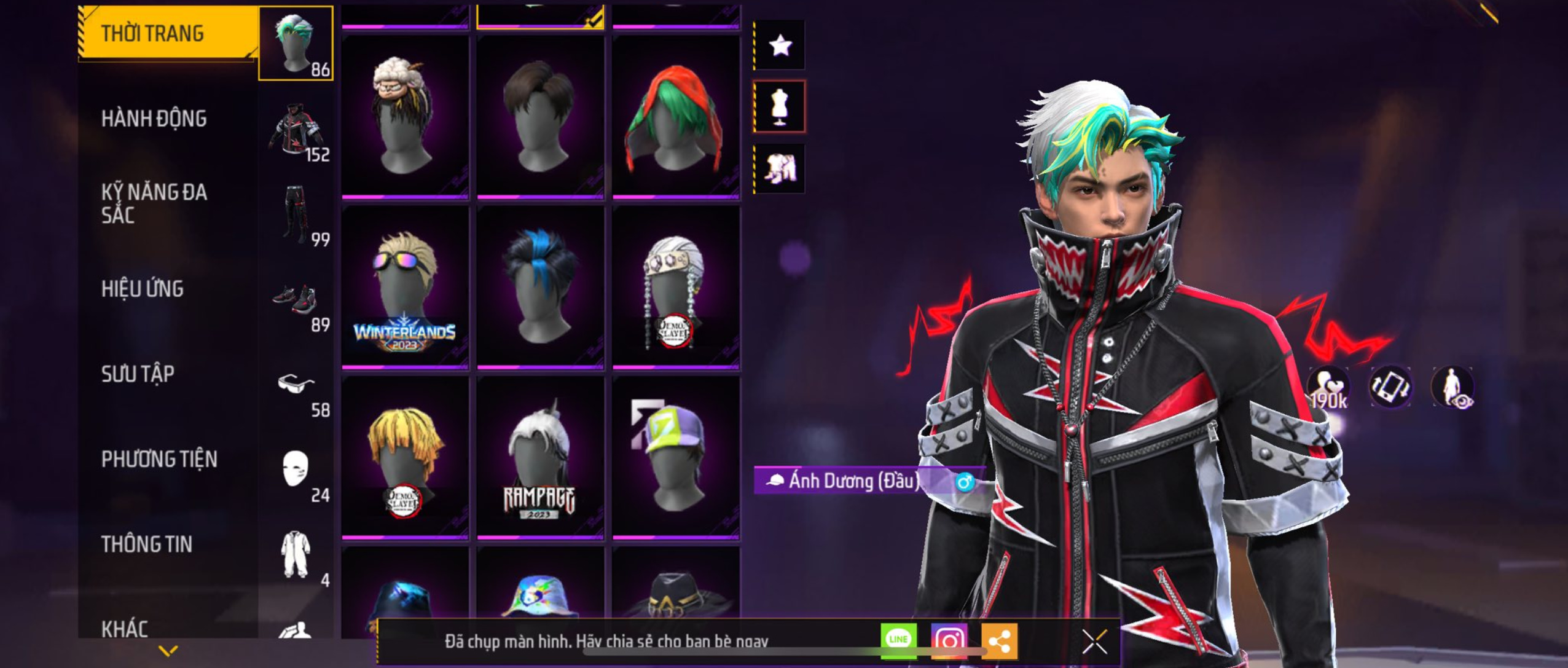Close the screenshot share banner

pos(1094,641)
